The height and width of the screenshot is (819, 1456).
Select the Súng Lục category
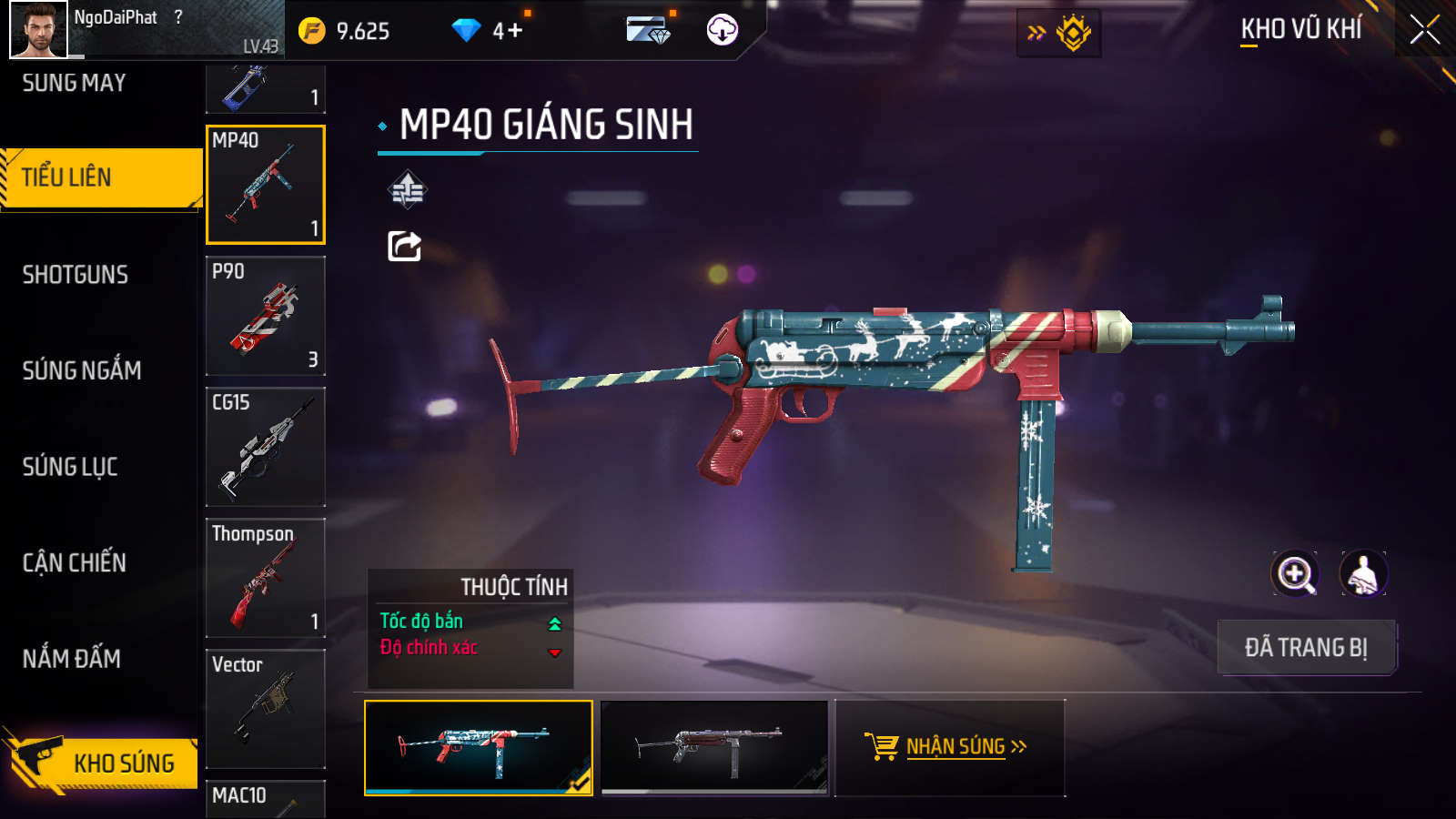tap(70, 467)
